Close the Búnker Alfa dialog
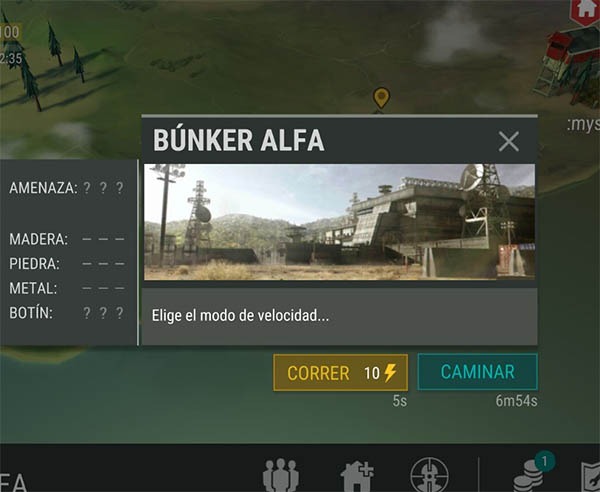This screenshot has height=492, width=600. (x=509, y=141)
